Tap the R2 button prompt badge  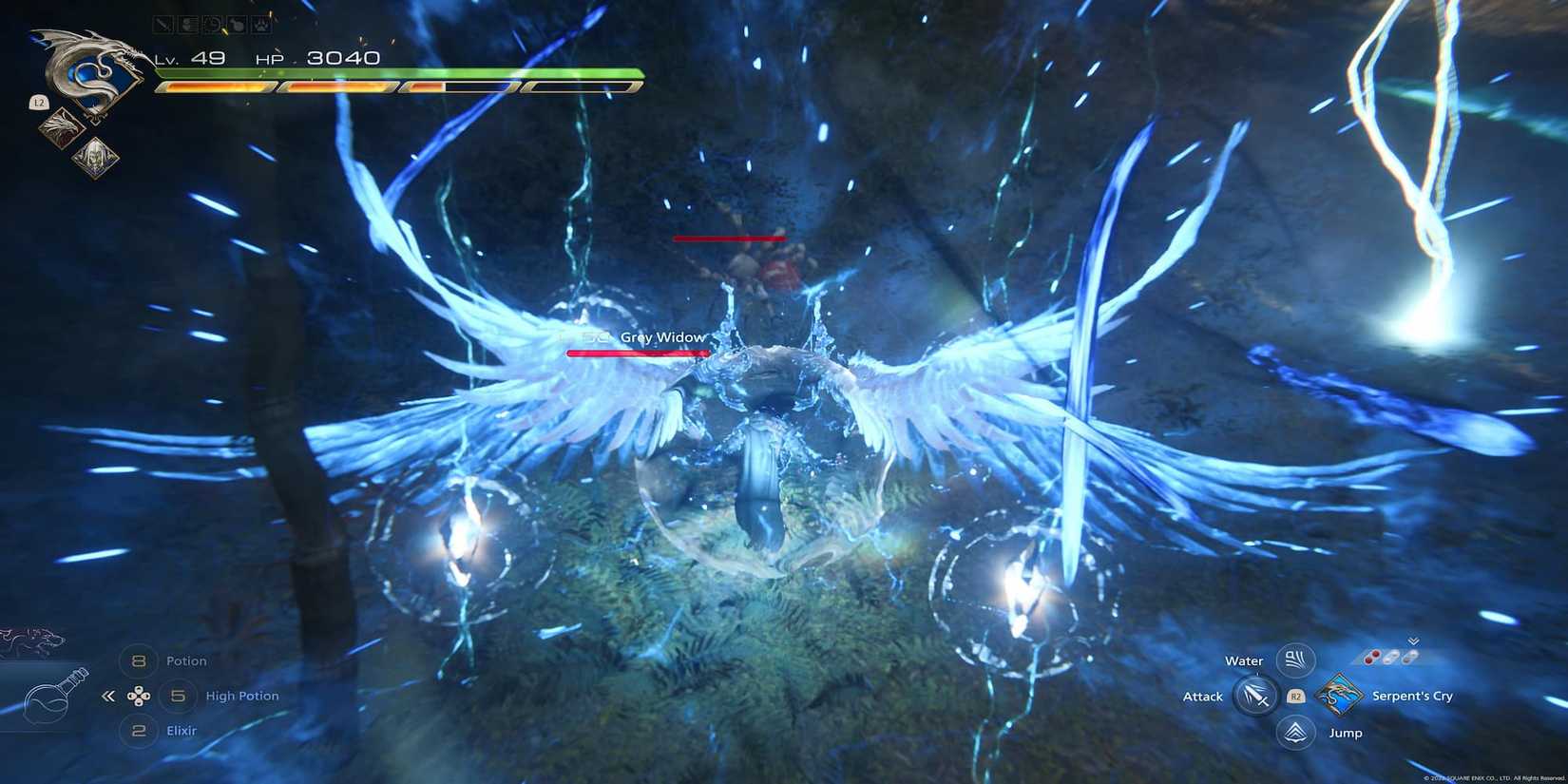(1295, 696)
